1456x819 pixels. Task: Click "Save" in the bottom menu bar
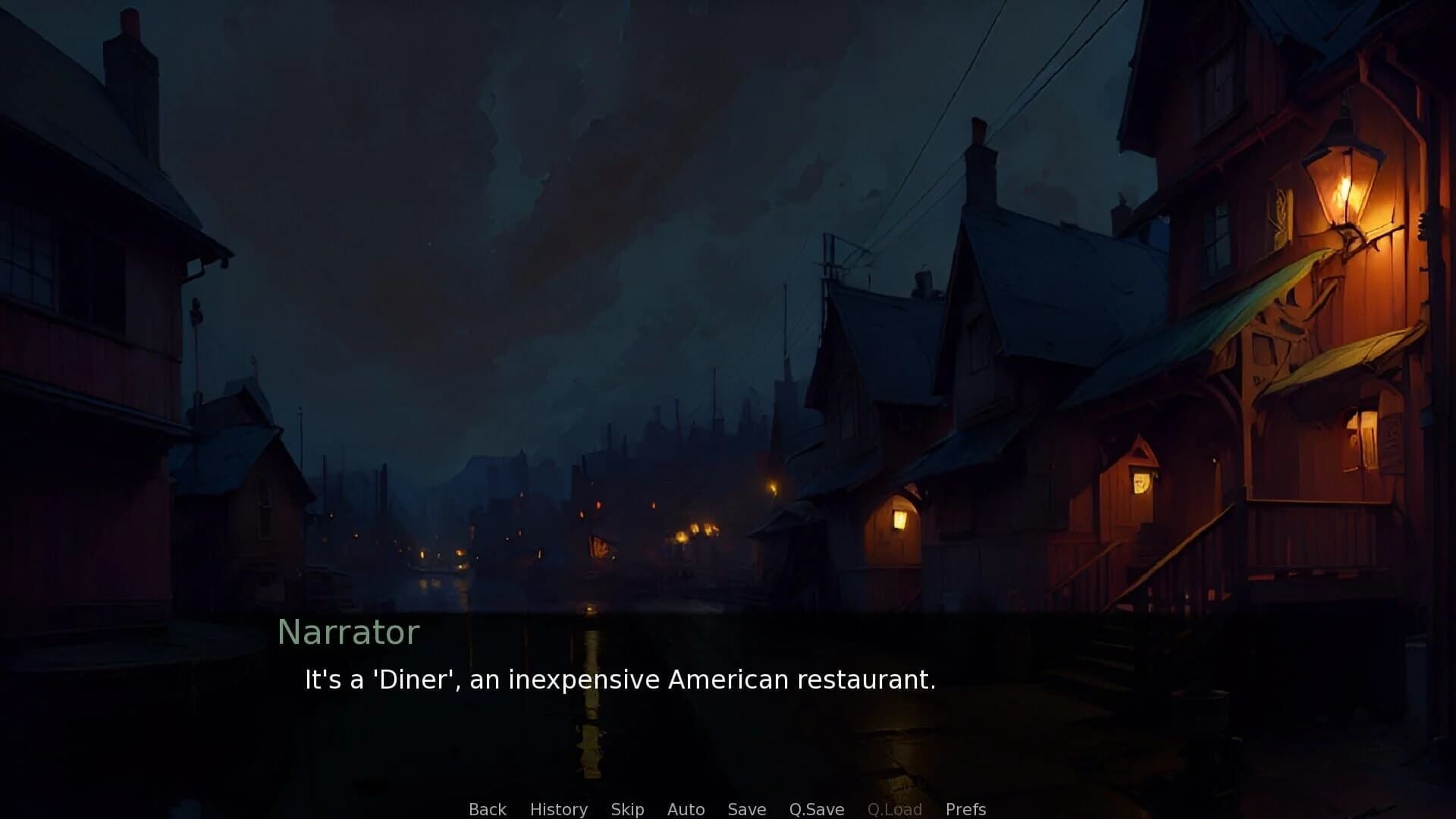[746, 808]
